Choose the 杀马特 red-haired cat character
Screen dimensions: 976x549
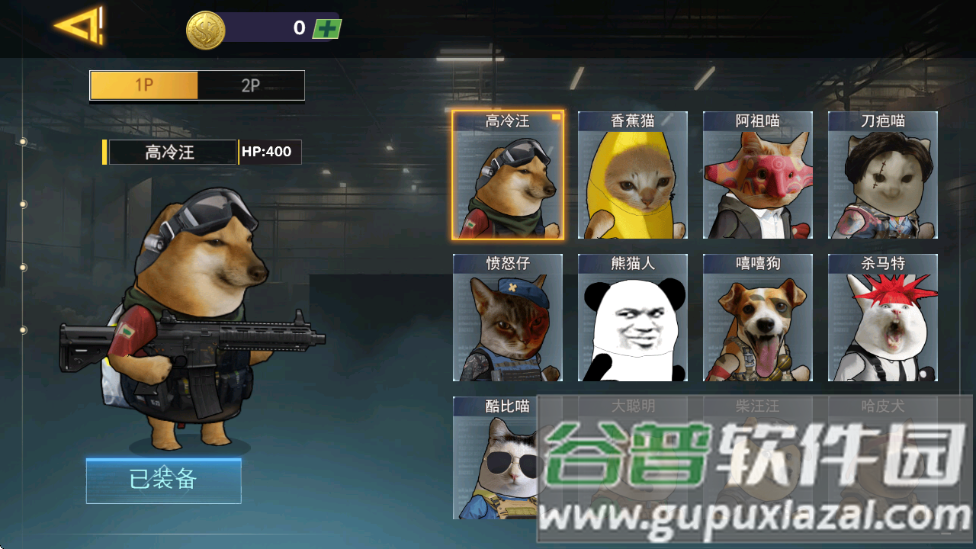[x=882, y=318]
